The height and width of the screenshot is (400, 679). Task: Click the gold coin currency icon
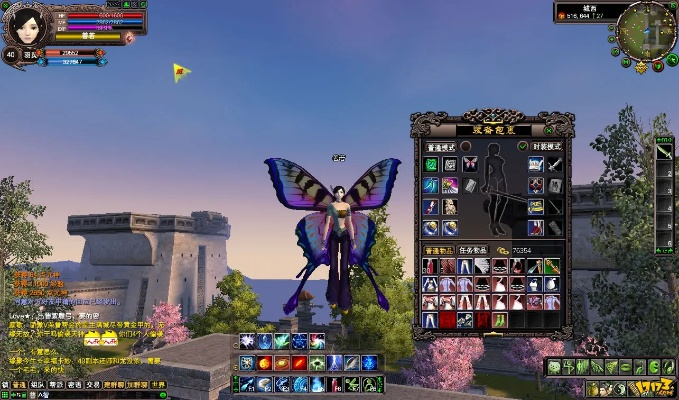coord(501,251)
